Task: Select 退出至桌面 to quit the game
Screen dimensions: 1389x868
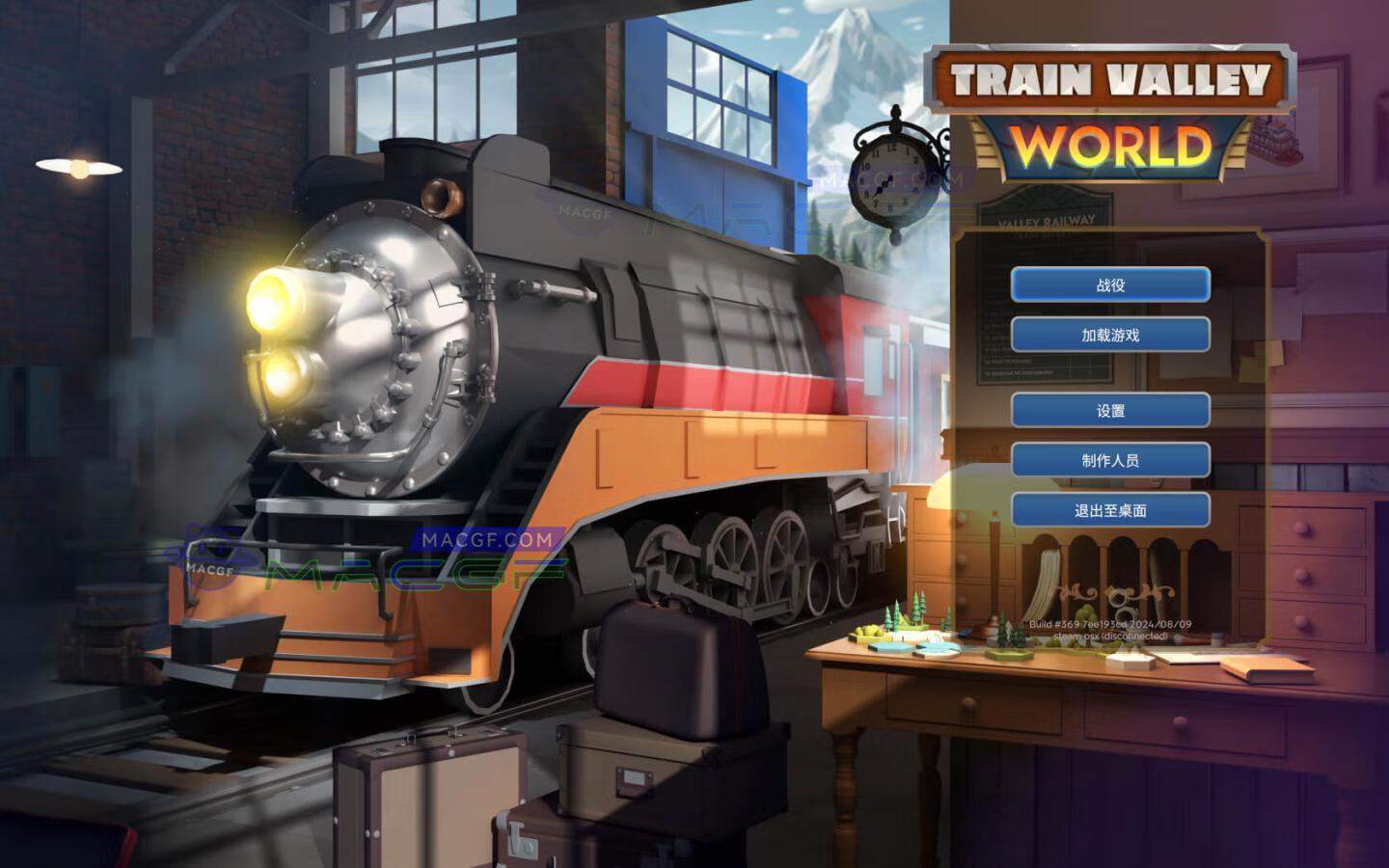Action: tap(1109, 511)
